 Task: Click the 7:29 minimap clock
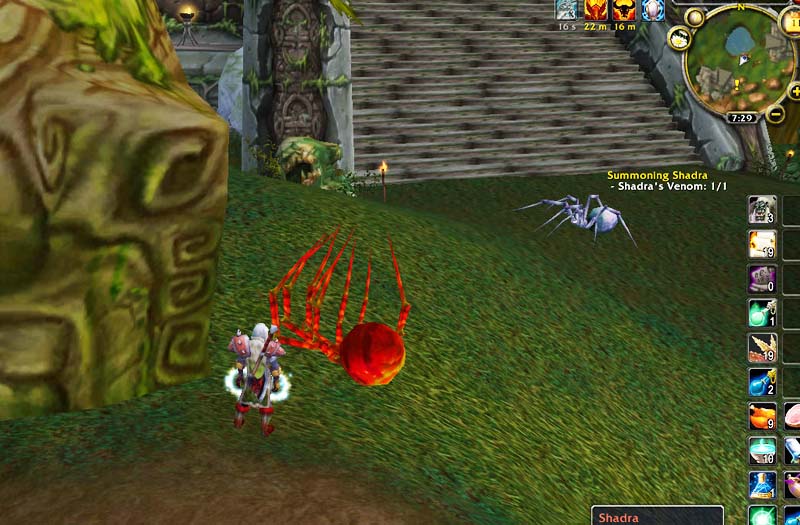[x=741, y=118]
